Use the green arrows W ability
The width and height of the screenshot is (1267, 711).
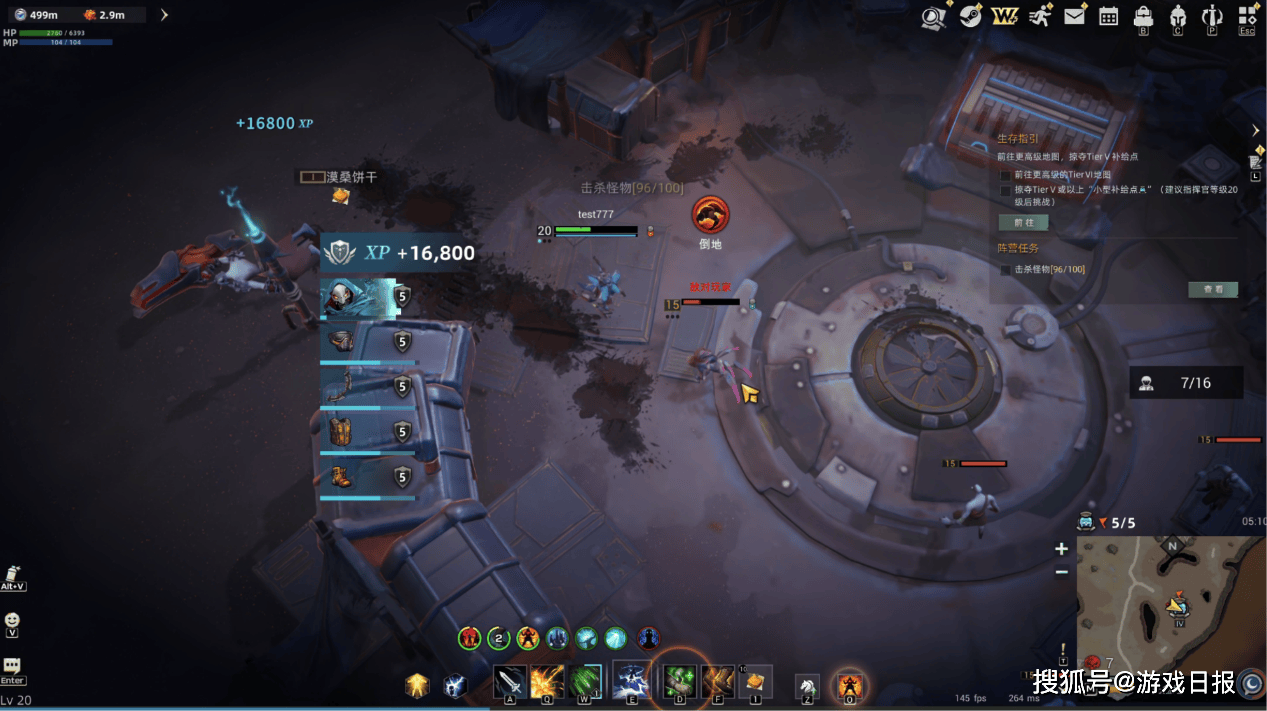(585, 682)
